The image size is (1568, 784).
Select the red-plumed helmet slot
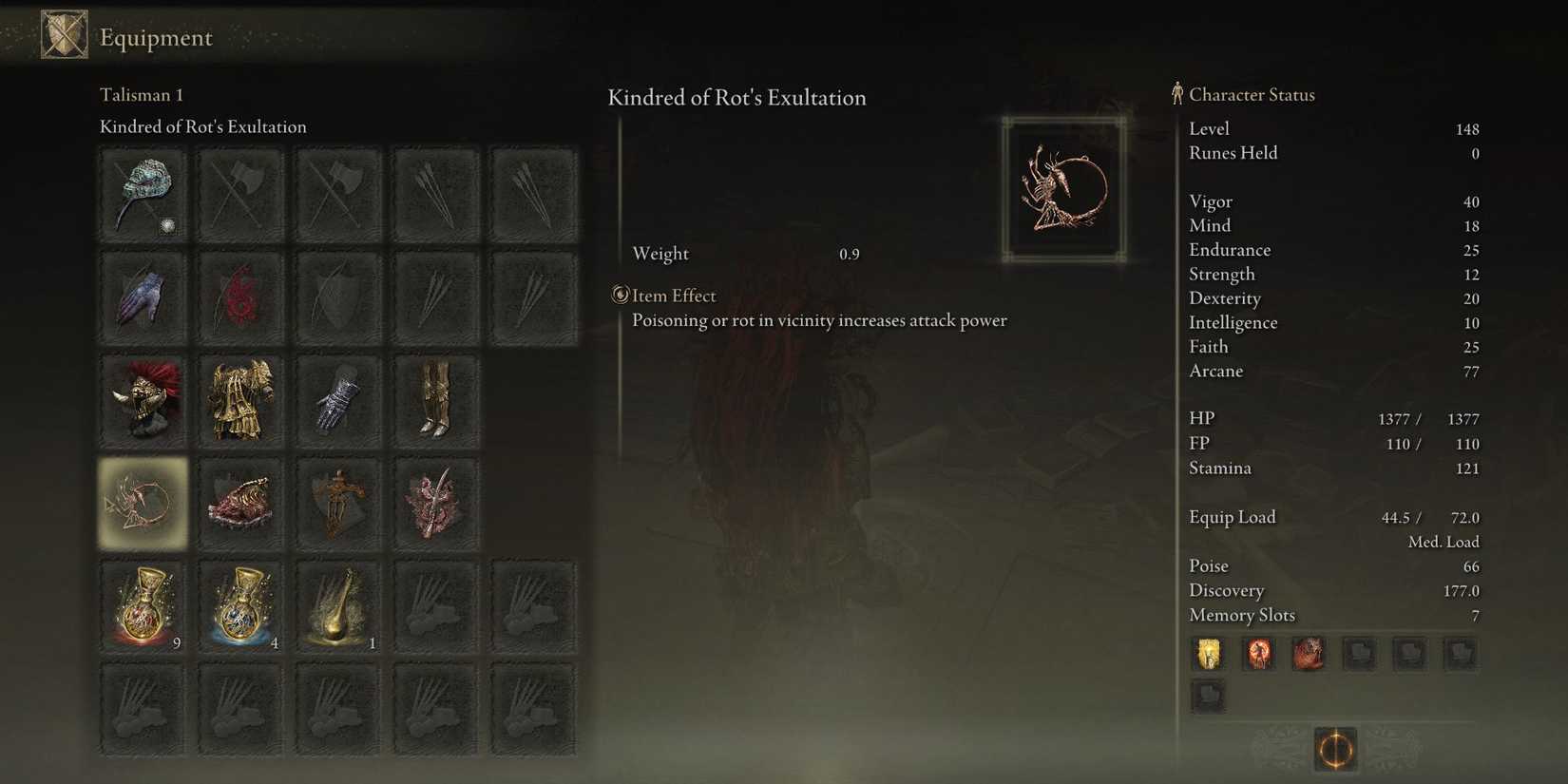tap(143, 399)
